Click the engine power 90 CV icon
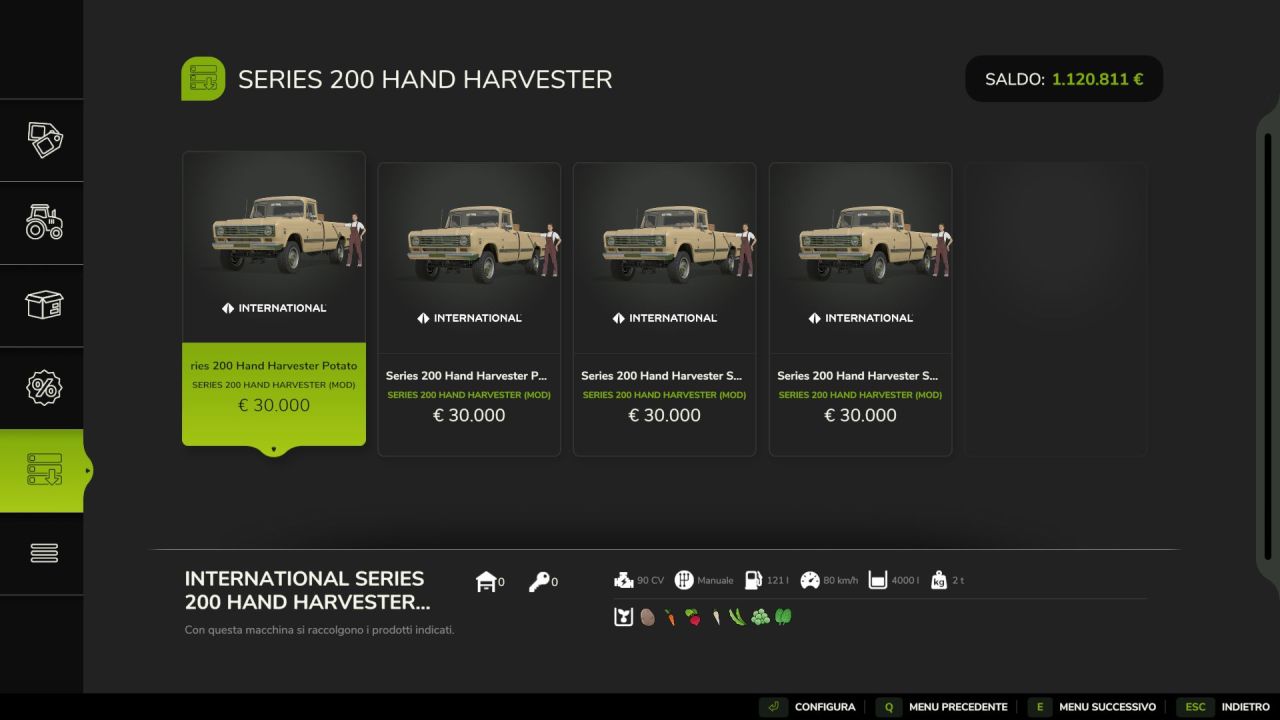Image resolution: width=1280 pixels, height=720 pixels. pyautogui.click(x=624, y=579)
